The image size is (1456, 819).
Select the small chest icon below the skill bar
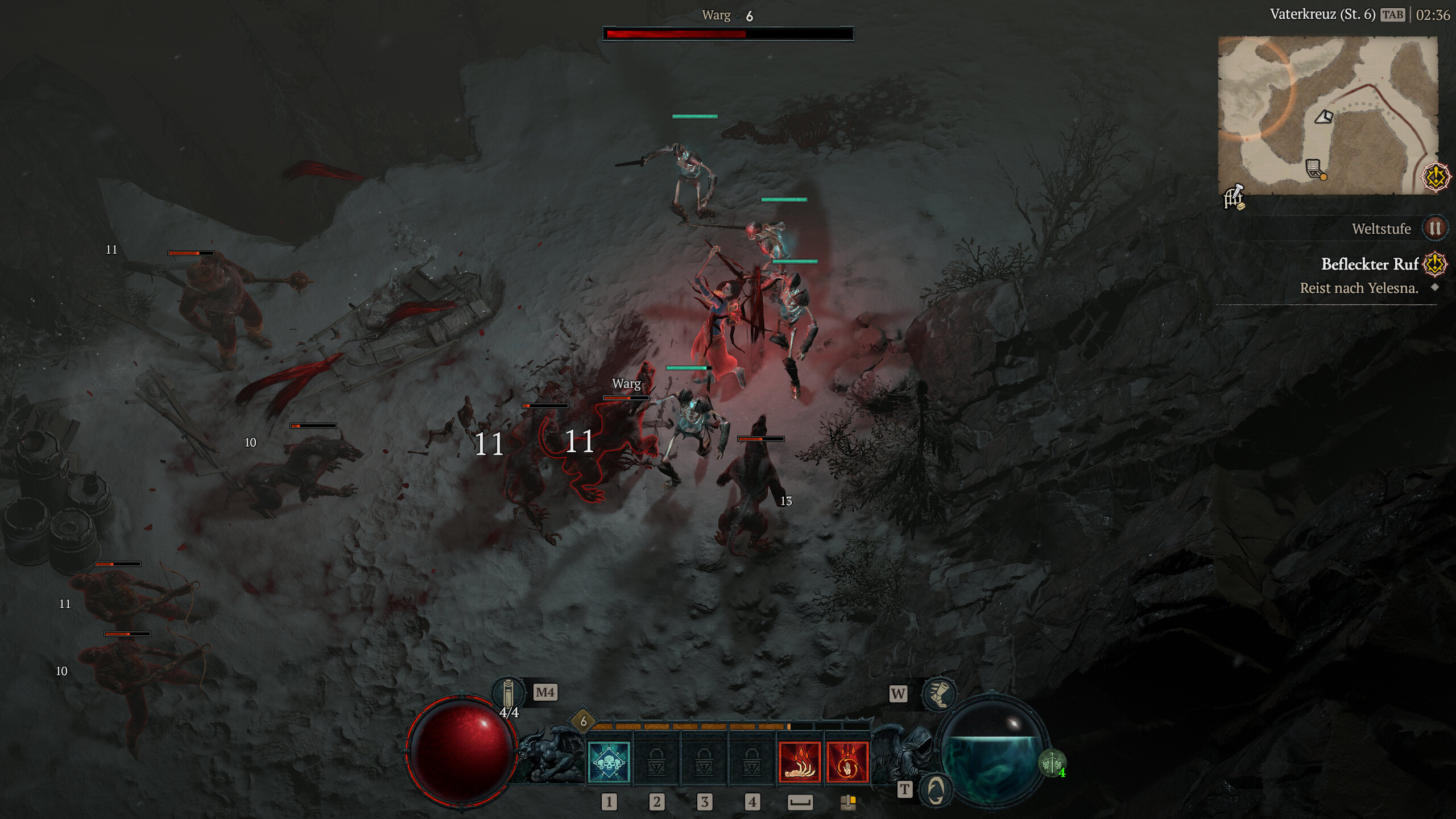(848, 802)
